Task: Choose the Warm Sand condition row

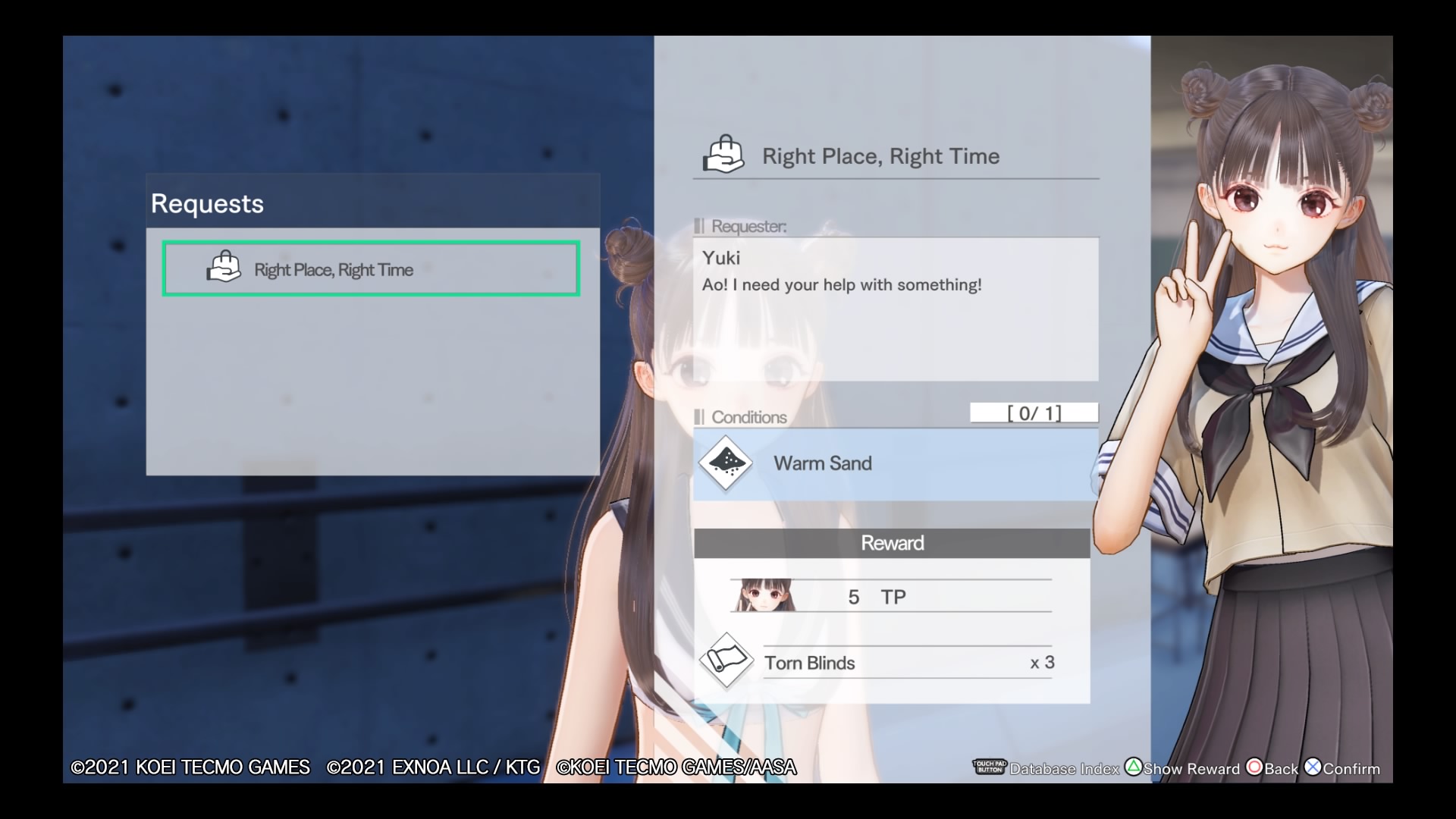Action: pos(895,463)
